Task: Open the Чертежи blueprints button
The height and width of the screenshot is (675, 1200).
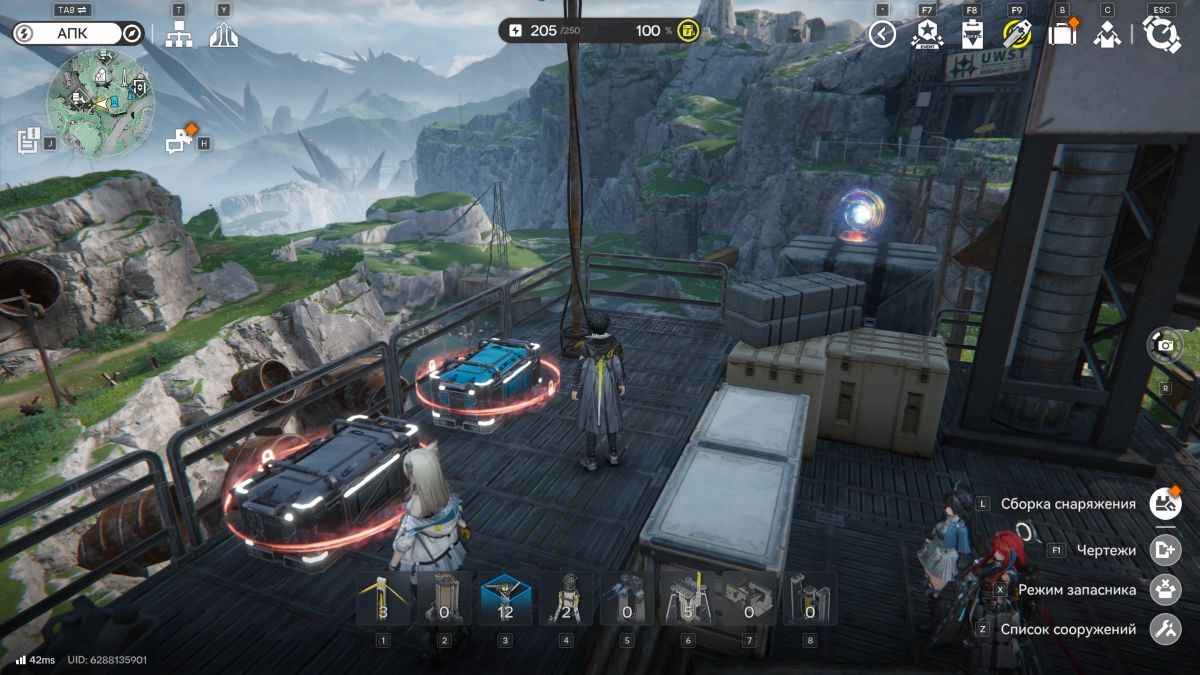Action: (x=1165, y=549)
